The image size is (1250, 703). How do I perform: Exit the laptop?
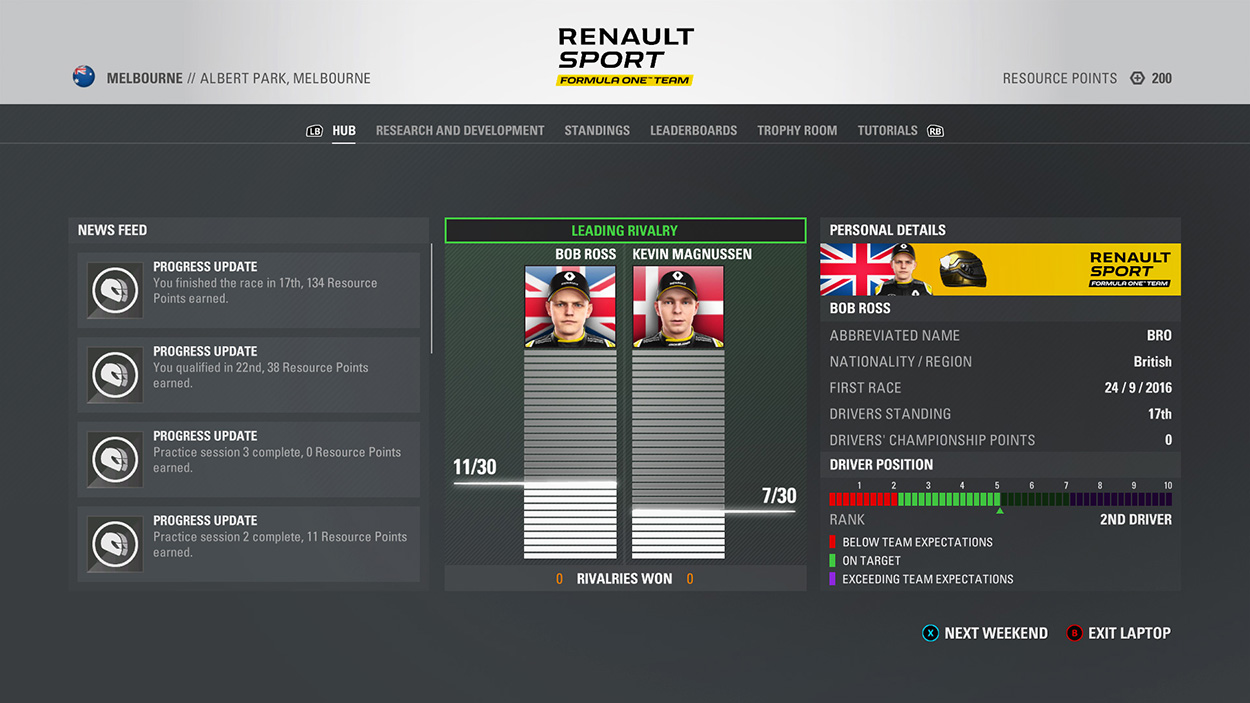pyautogui.click(x=1118, y=633)
